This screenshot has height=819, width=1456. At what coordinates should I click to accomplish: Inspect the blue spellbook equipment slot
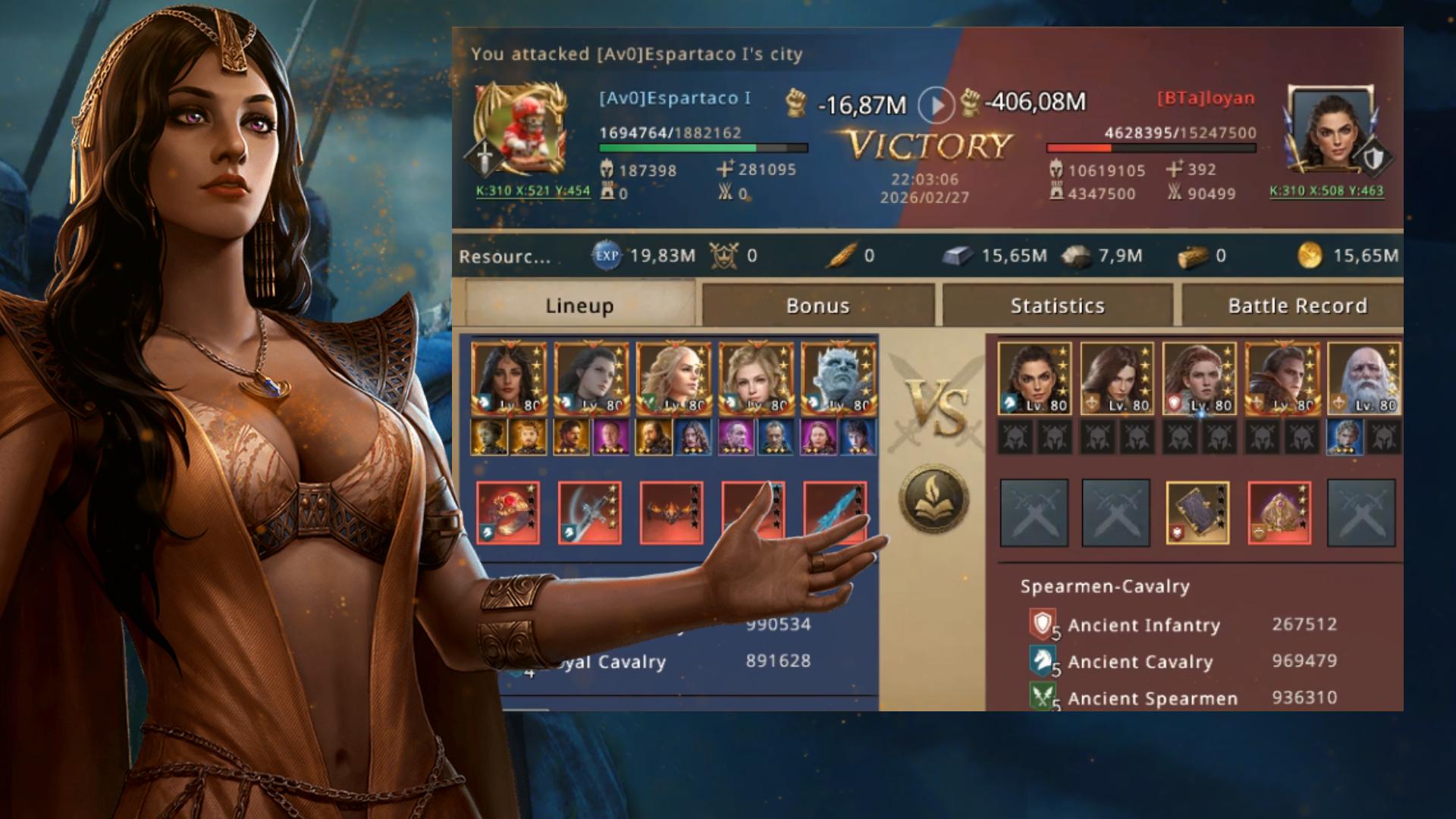pos(1197,513)
